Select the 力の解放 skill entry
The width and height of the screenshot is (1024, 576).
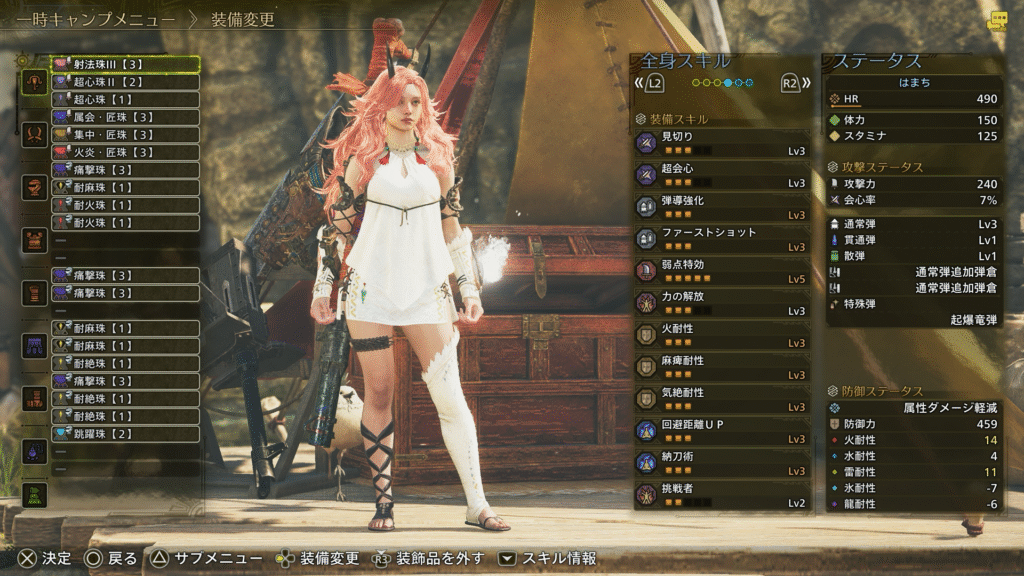pos(722,303)
